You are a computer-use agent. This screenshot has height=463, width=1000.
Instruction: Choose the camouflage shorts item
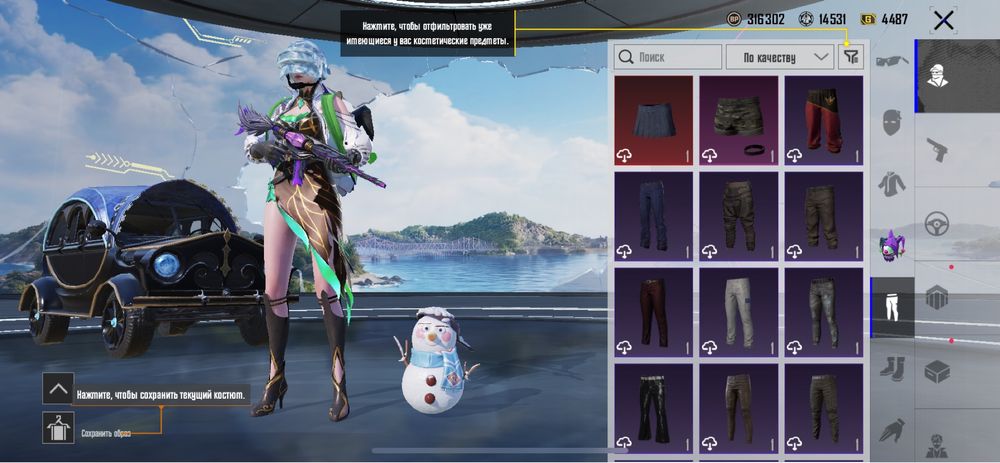tap(738, 120)
